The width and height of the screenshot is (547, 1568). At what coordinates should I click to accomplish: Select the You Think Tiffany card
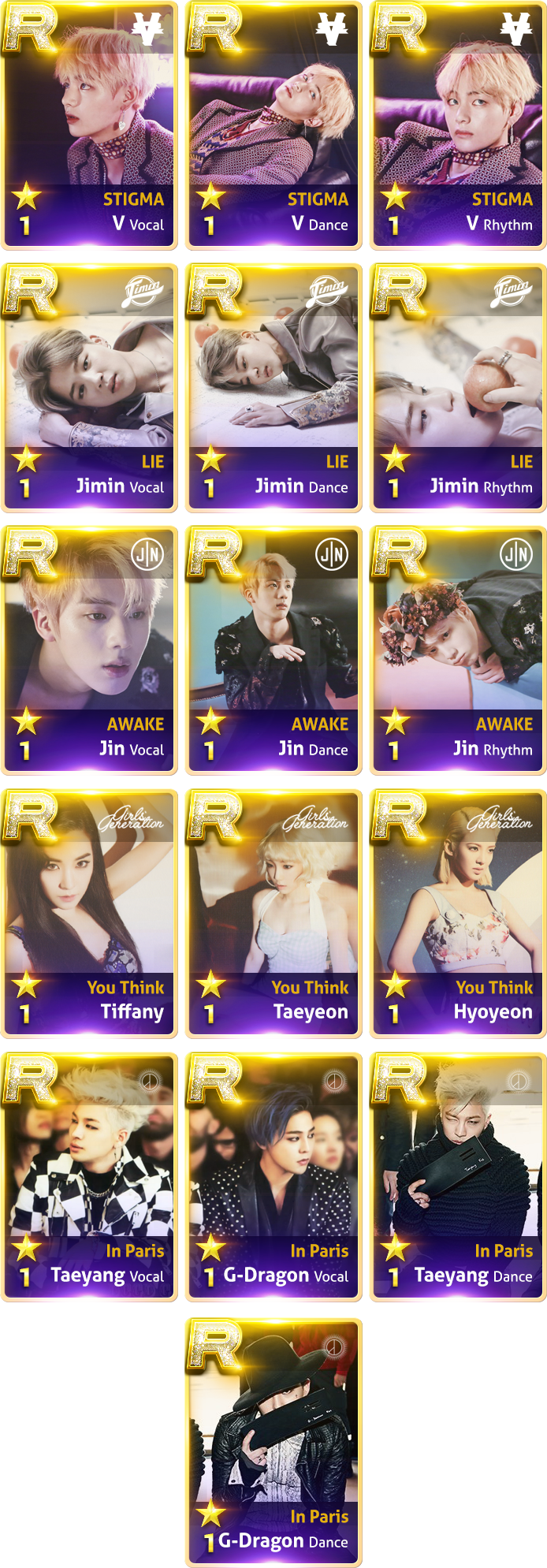(x=89, y=914)
